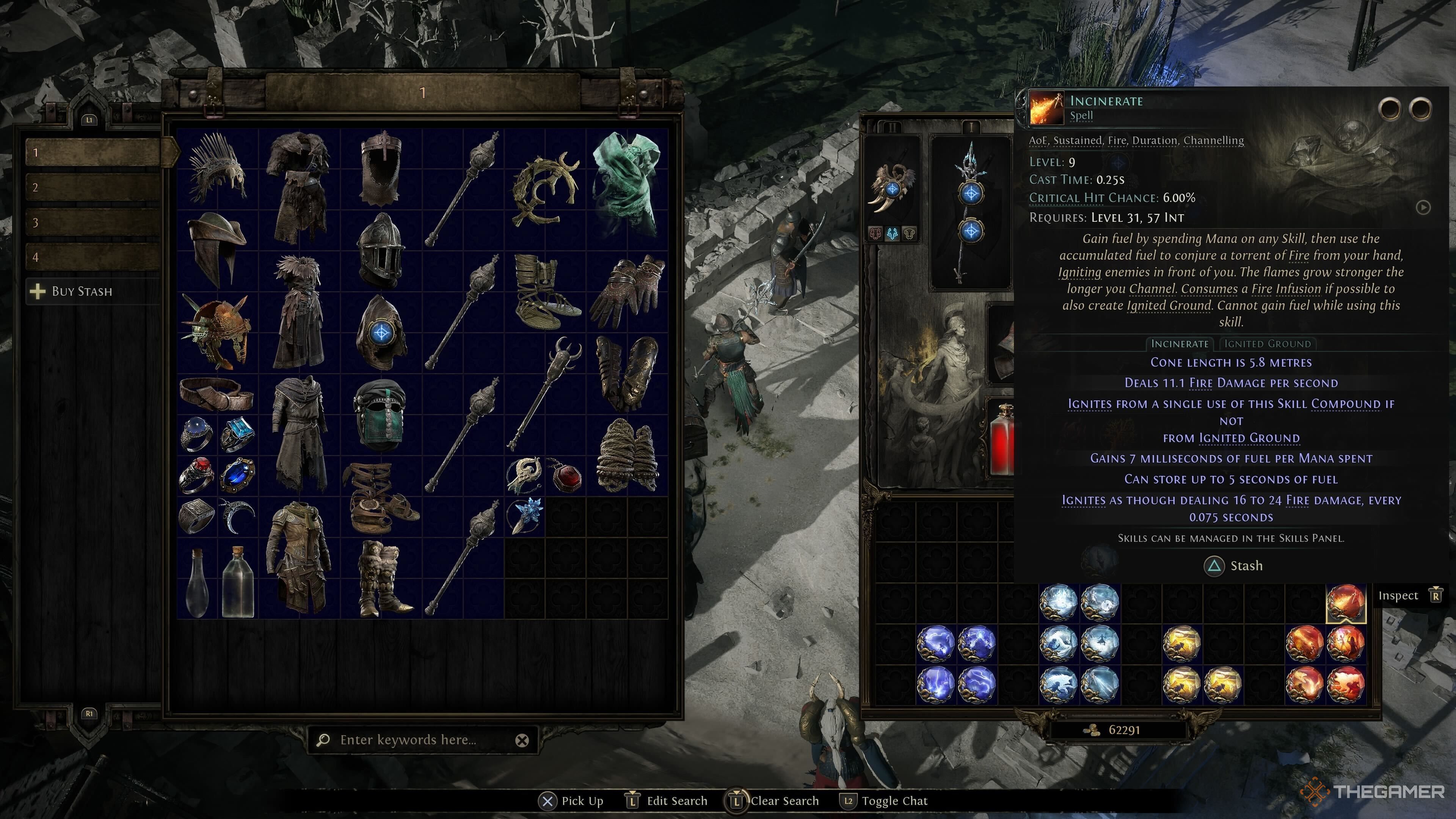This screenshot has width=1456, height=819.
Task: Select the equipped staff weapon slot
Action: (971, 212)
